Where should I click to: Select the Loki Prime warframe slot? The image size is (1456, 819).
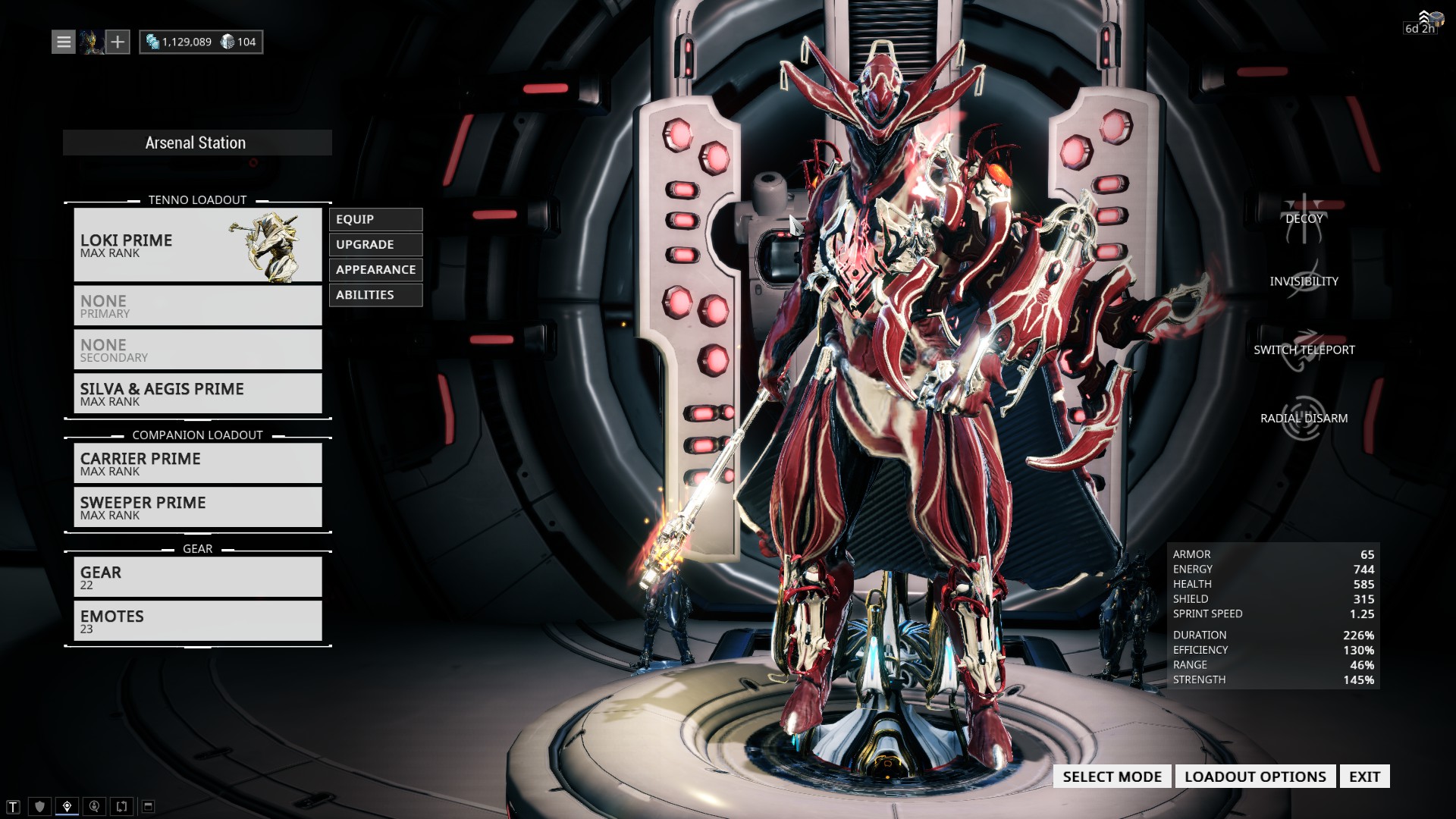click(x=197, y=245)
